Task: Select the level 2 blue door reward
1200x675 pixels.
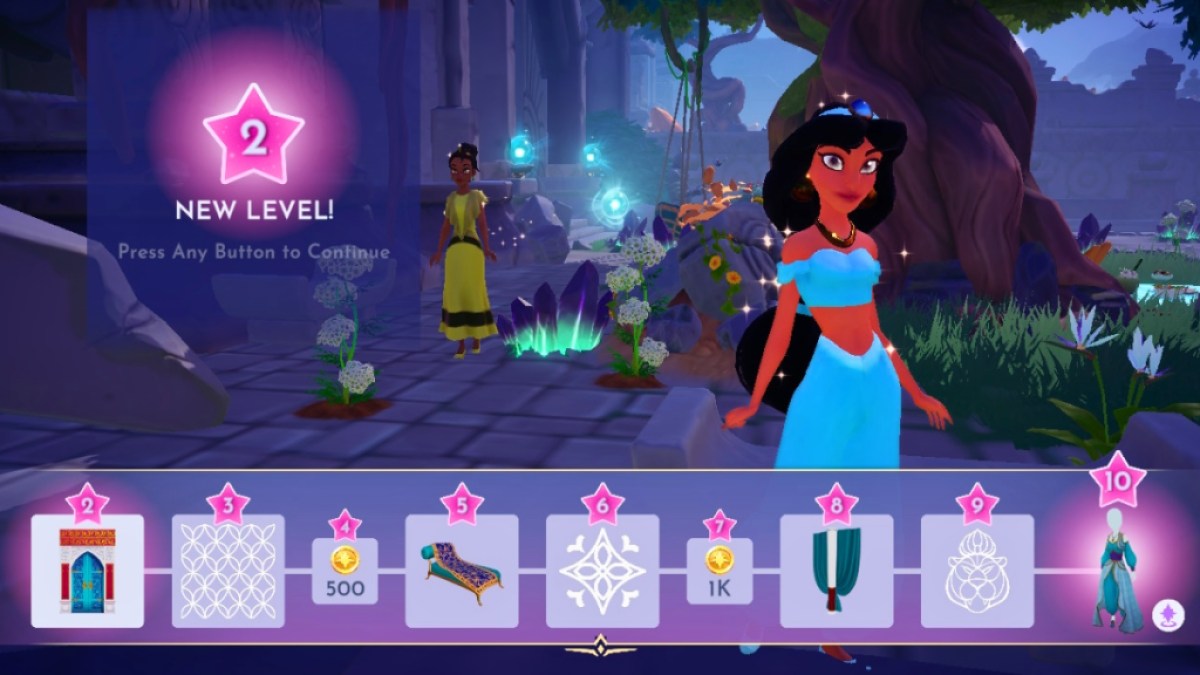Action: (87, 571)
